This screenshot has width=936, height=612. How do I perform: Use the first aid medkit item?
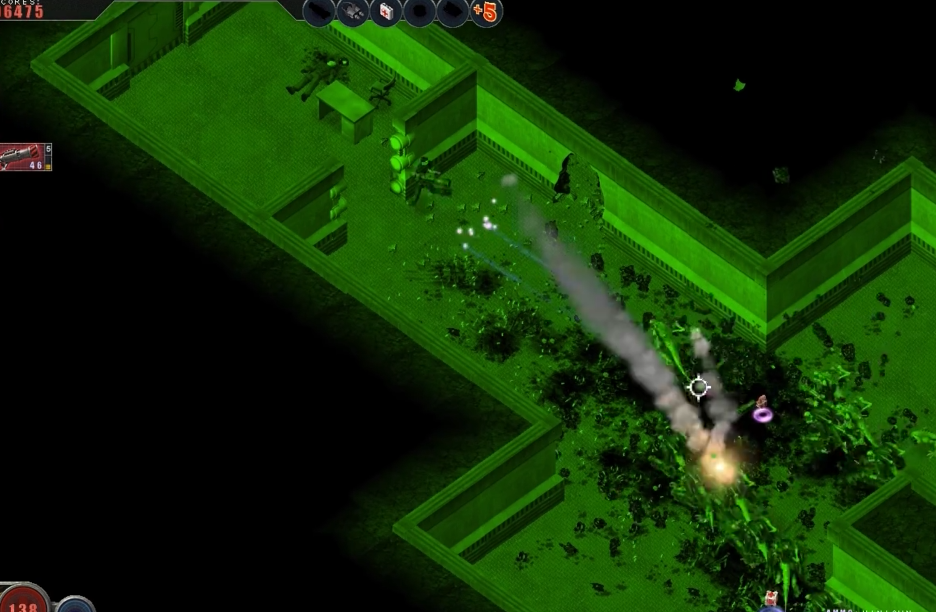click(x=385, y=12)
